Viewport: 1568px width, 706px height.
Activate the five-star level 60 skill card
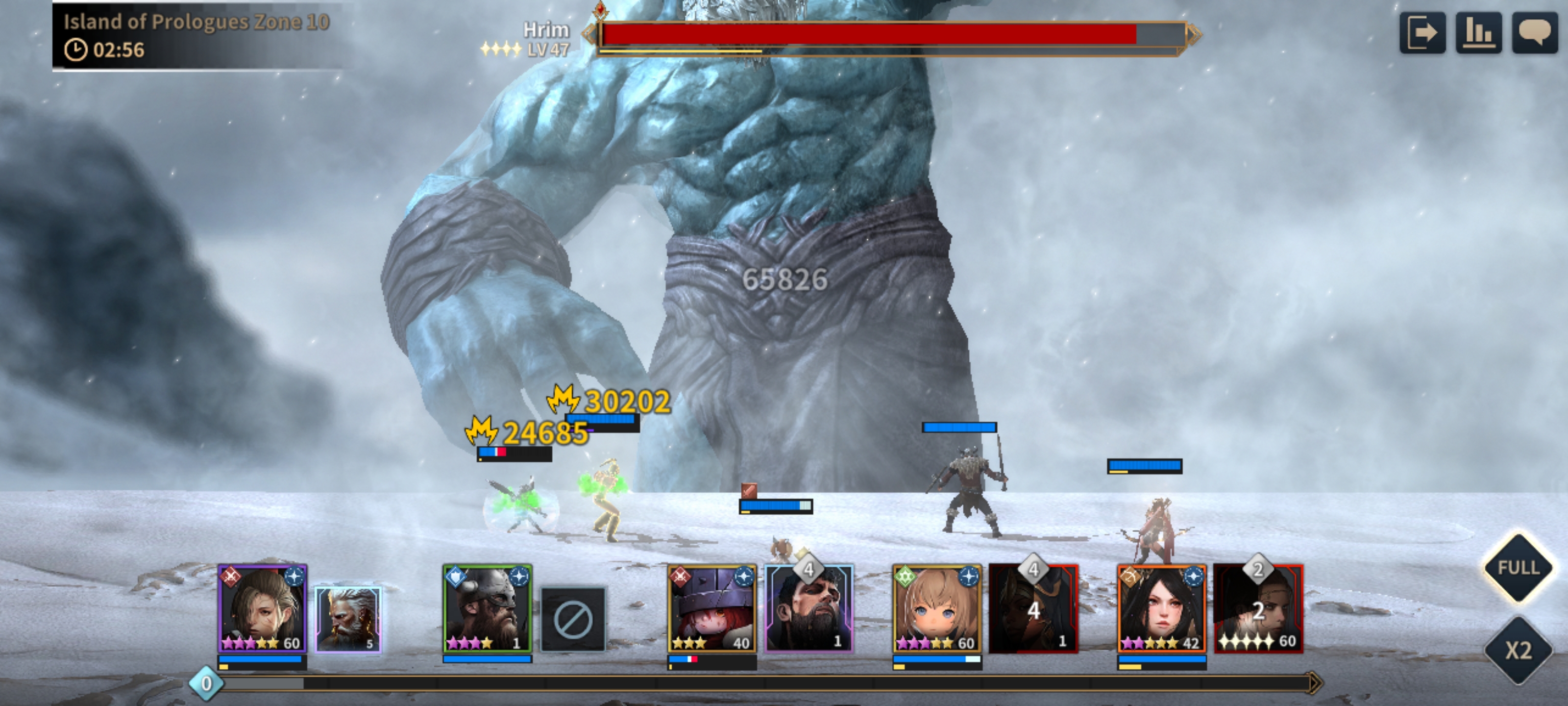click(1258, 608)
